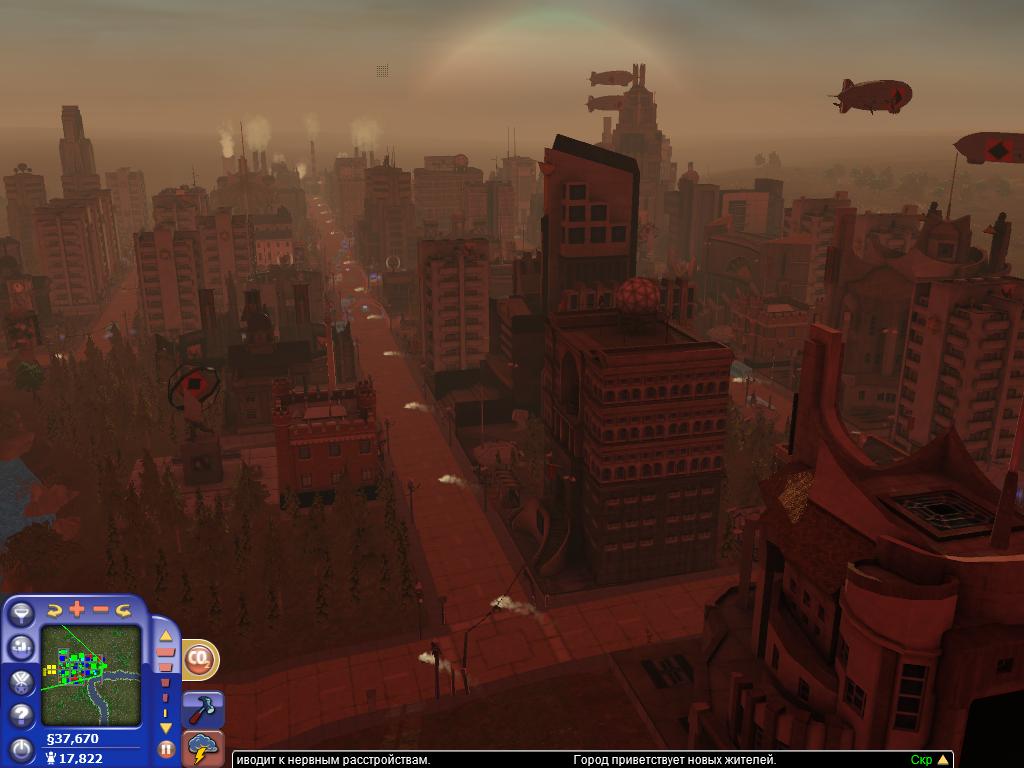Screen dimensions: 1024x768
Task: Open the CO2 pollution indicator
Action: (200, 659)
